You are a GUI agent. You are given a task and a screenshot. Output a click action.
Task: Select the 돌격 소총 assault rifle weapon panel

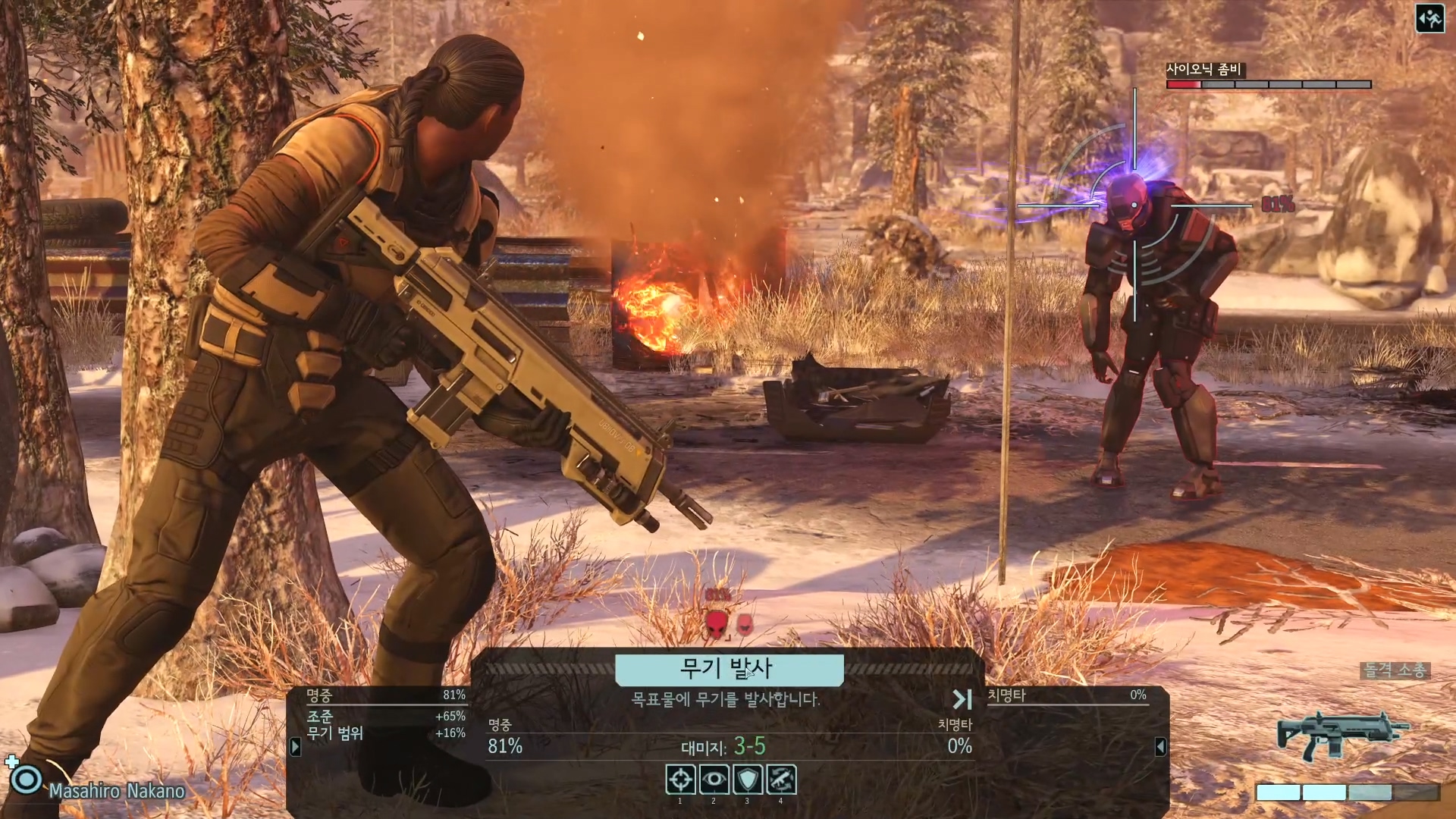pos(1342,734)
